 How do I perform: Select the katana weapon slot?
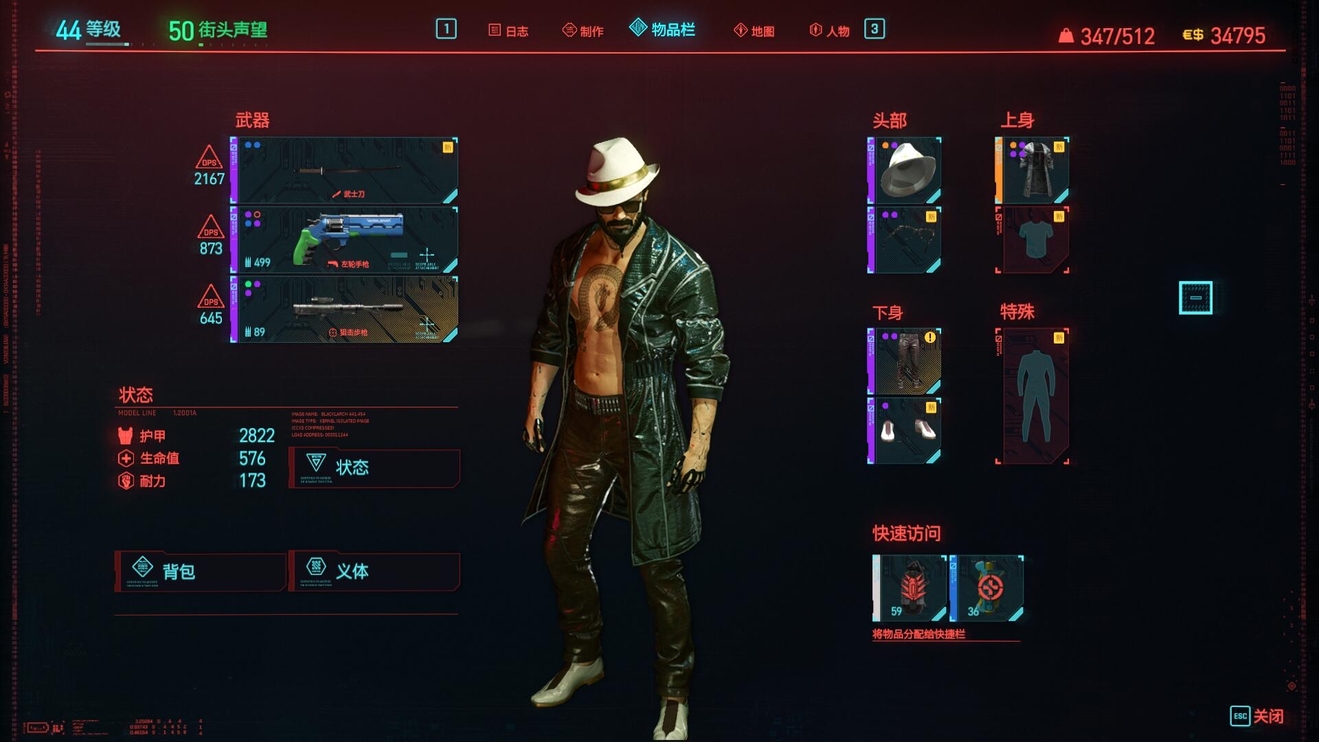(345, 171)
